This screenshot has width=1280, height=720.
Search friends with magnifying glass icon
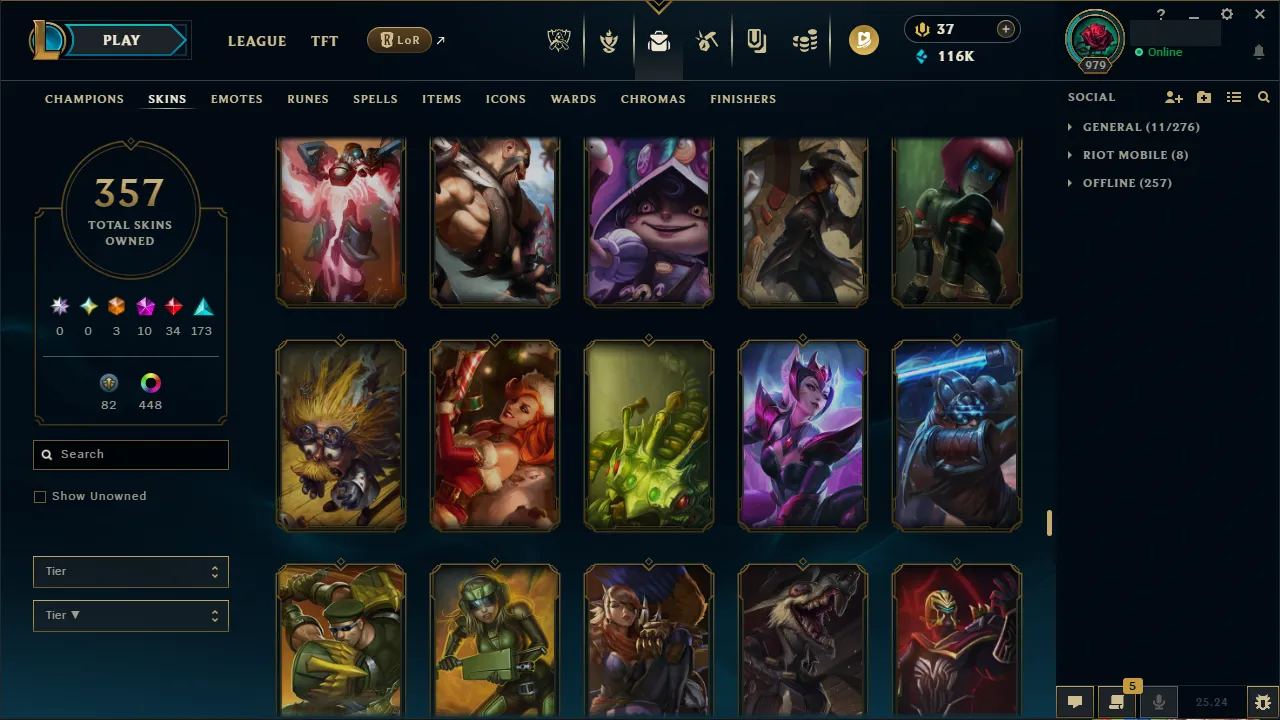pos(1263,97)
